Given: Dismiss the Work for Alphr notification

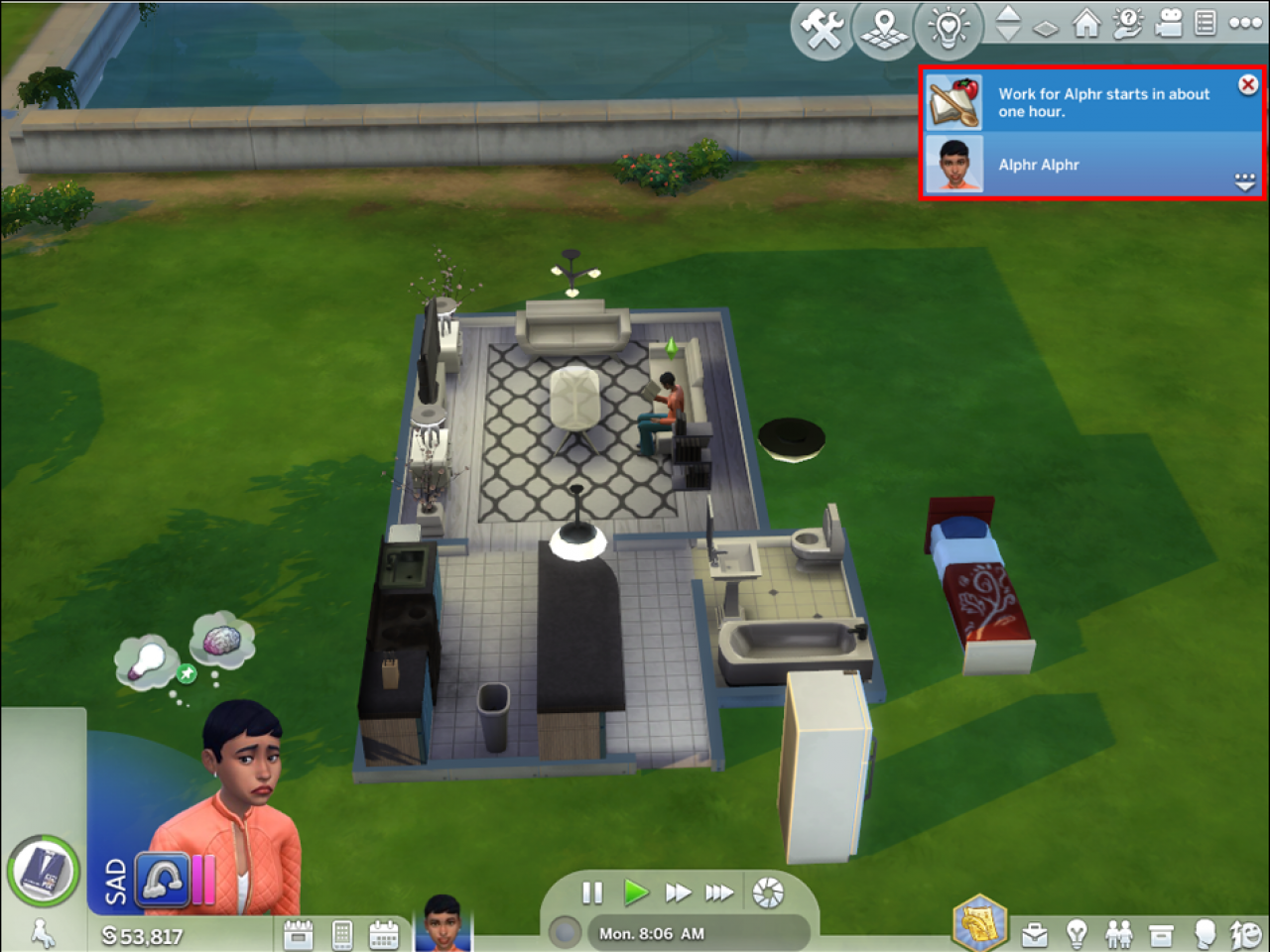Looking at the screenshot, I should (x=1247, y=84).
